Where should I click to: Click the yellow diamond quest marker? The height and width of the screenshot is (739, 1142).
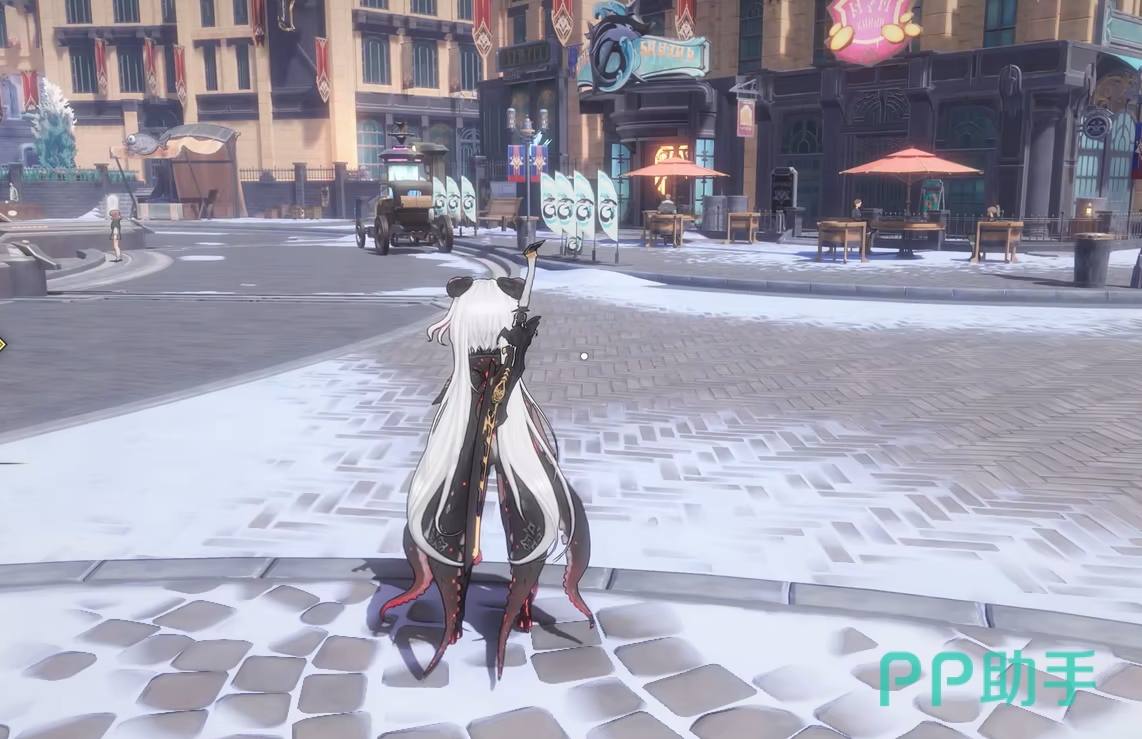[x=2, y=345]
